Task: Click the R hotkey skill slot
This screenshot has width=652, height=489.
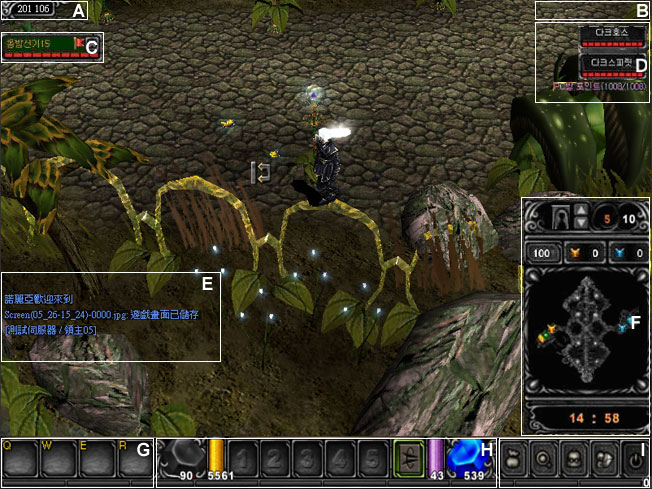Action: click(134, 460)
